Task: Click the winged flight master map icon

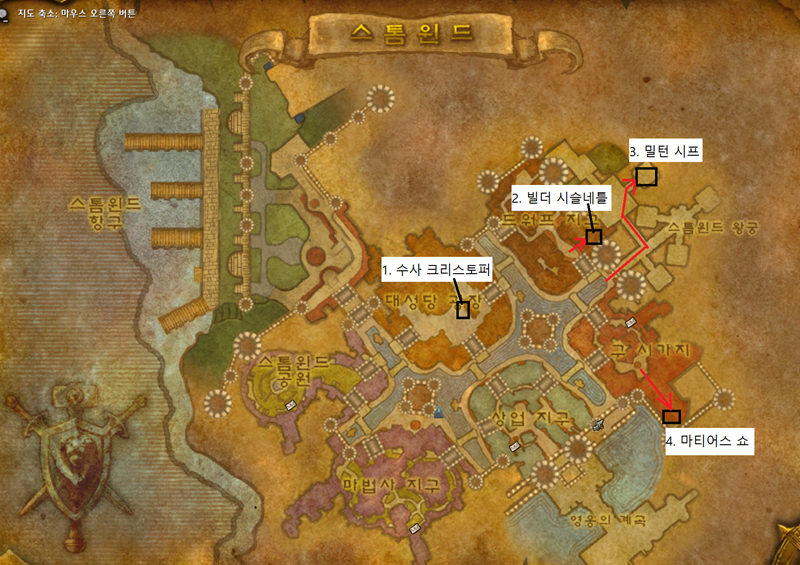Action: click(x=598, y=423)
